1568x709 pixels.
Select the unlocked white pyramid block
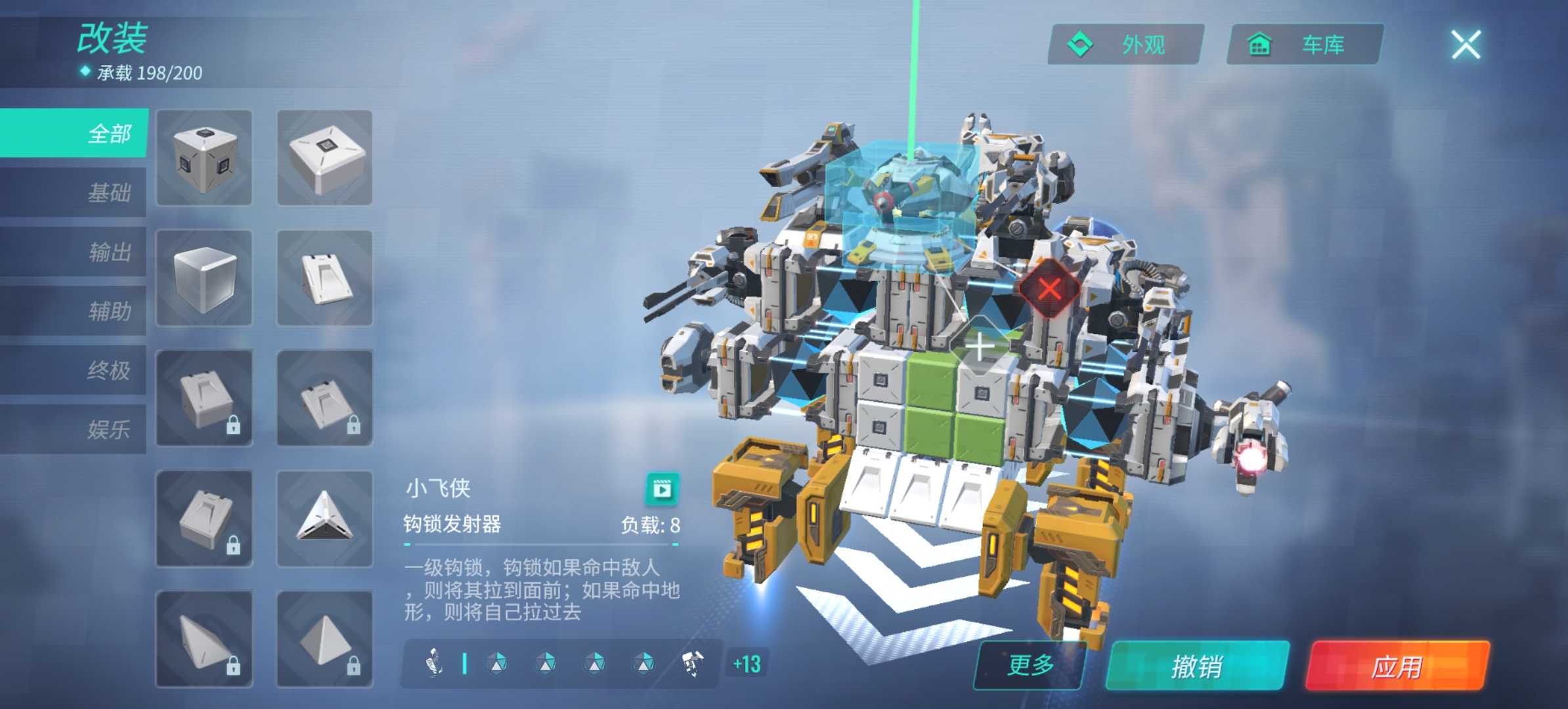click(324, 519)
